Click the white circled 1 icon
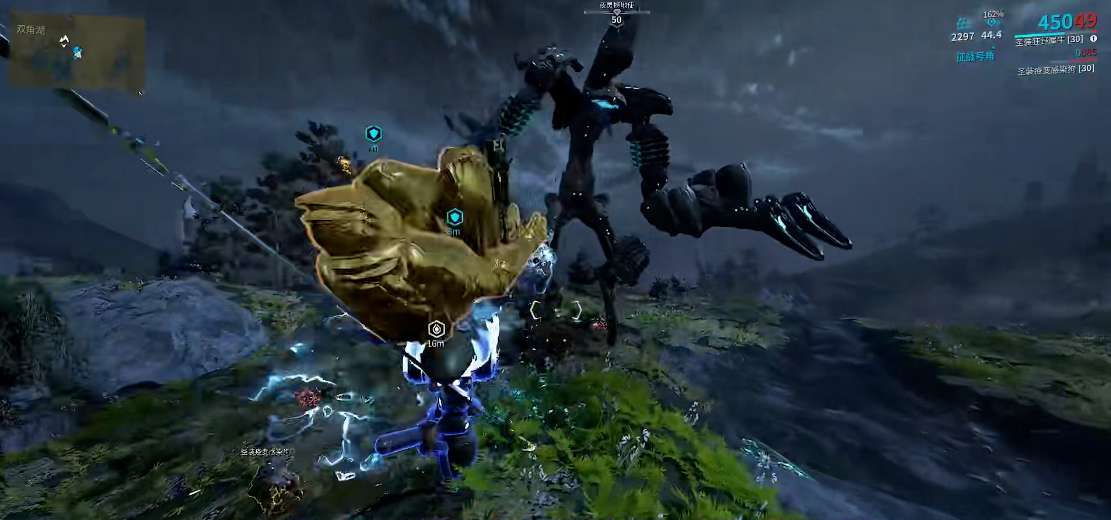1111x520 pixels. [x=1093, y=39]
